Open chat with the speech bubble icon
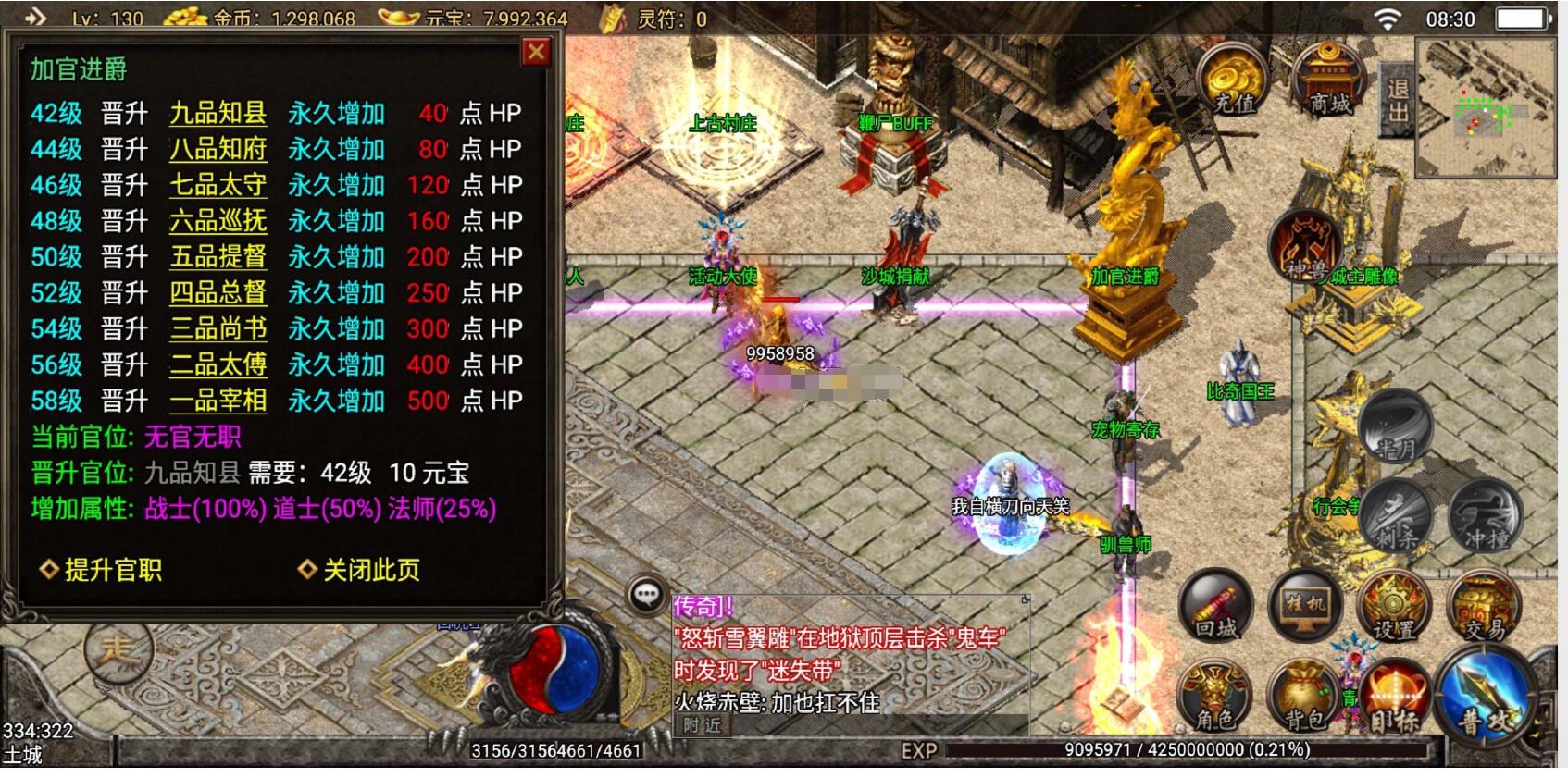Screen dimensions: 1568x778 [x=646, y=594]
